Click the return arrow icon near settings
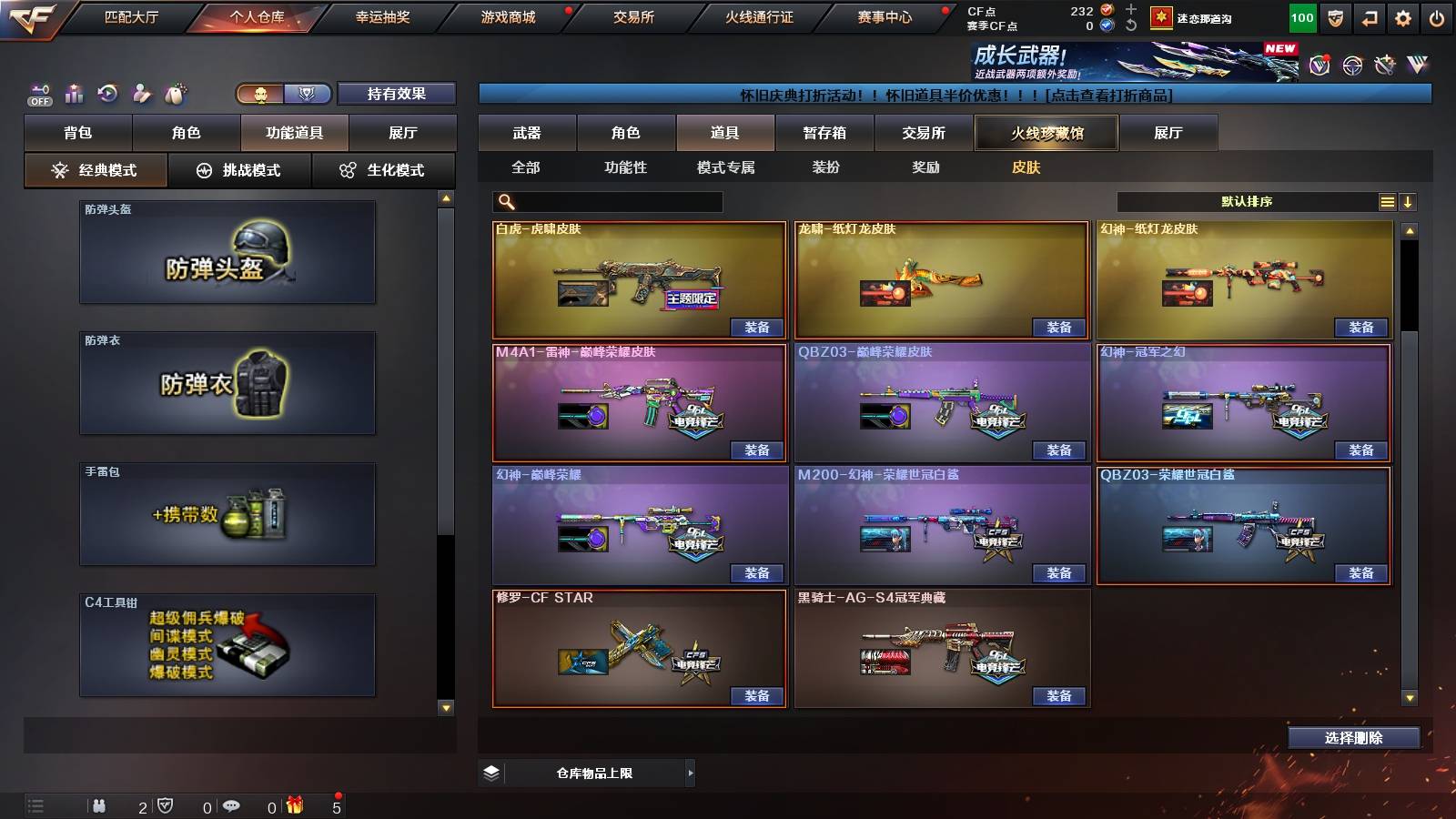Viewport: 1456px width, 819px height. (1369, 16)
